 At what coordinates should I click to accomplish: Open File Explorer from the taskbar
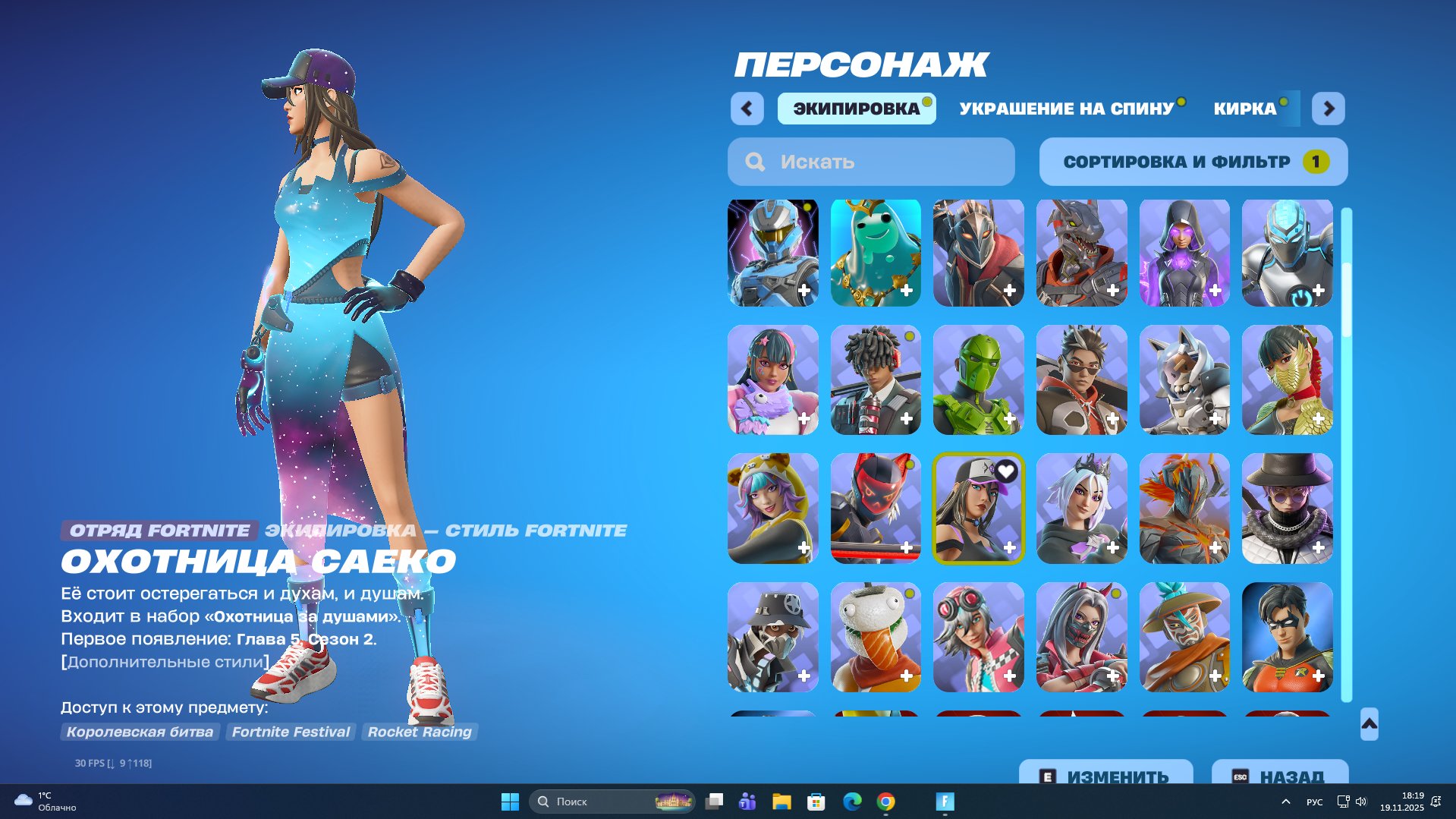[780, 802]
